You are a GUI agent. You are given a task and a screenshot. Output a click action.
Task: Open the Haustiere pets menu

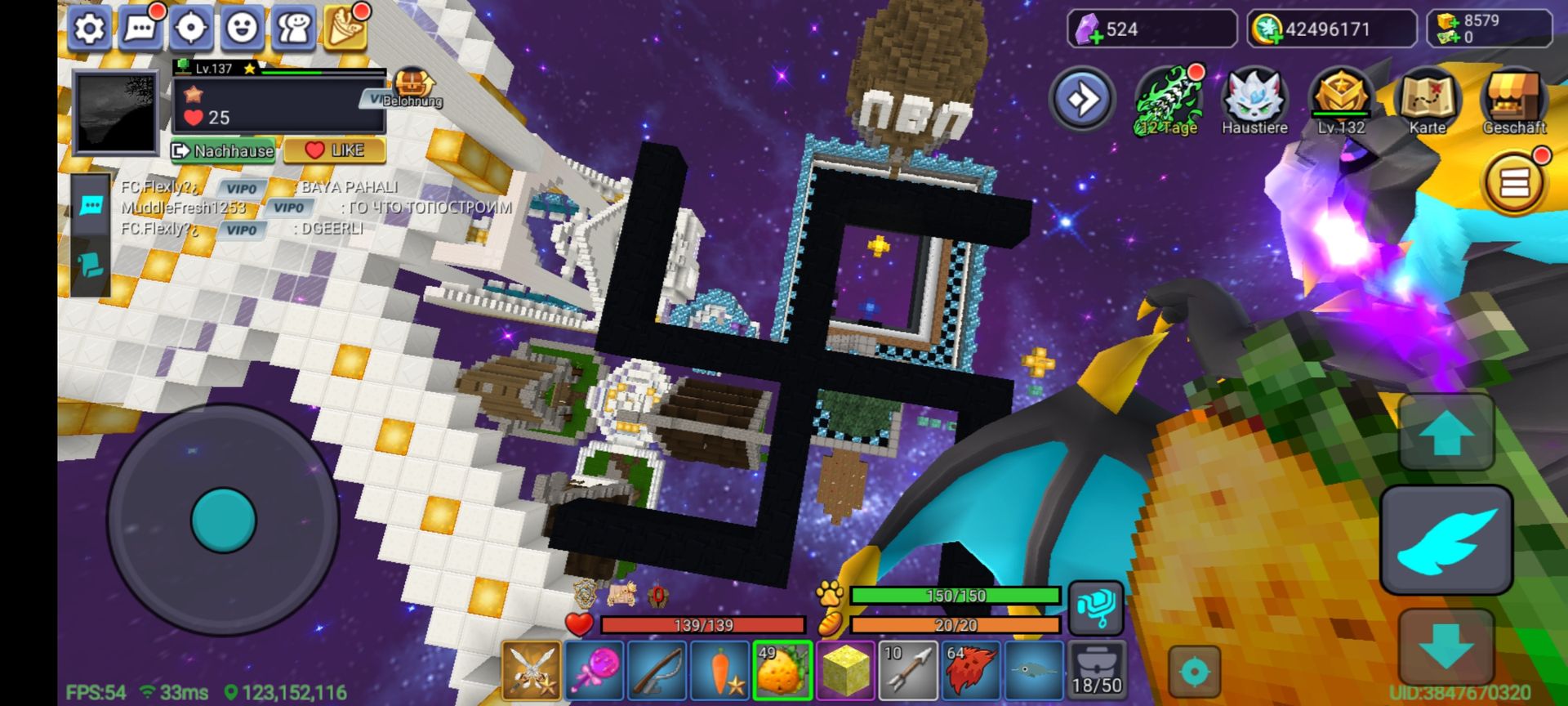[1254, 101]
